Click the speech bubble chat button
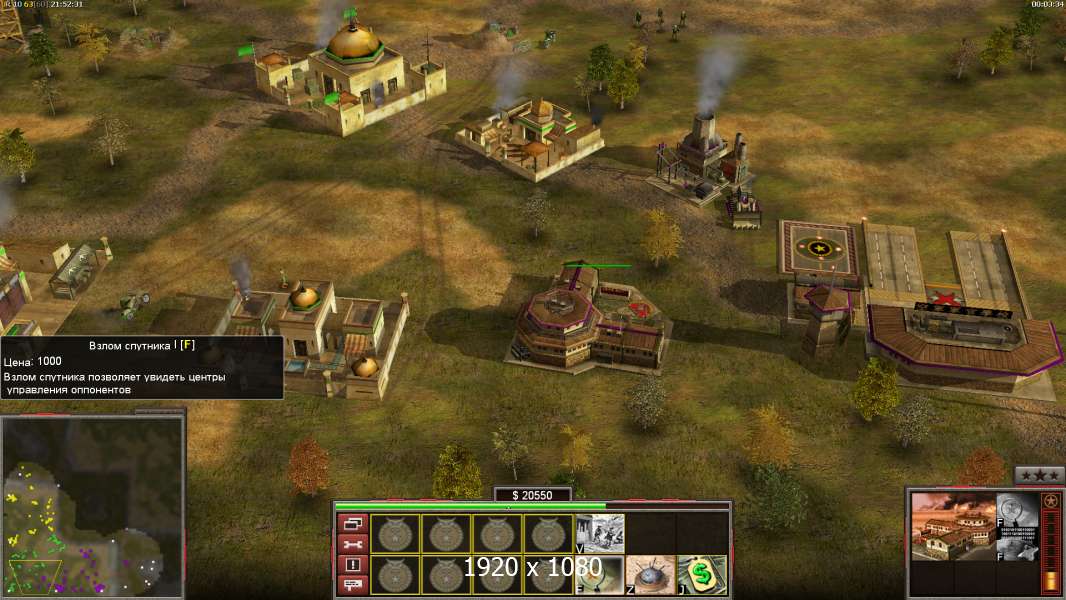This screenshot has width=1066, height=600. tap(354, 584)
